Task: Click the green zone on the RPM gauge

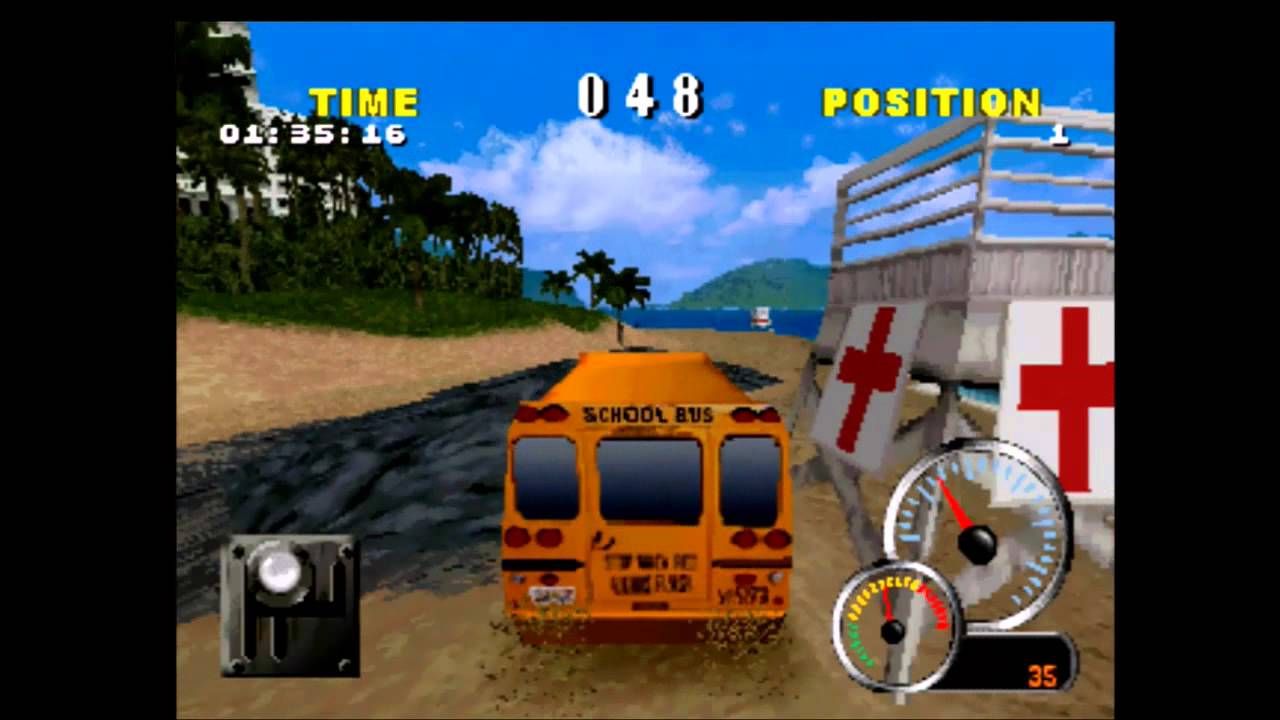Action: (x=856, y=646)
